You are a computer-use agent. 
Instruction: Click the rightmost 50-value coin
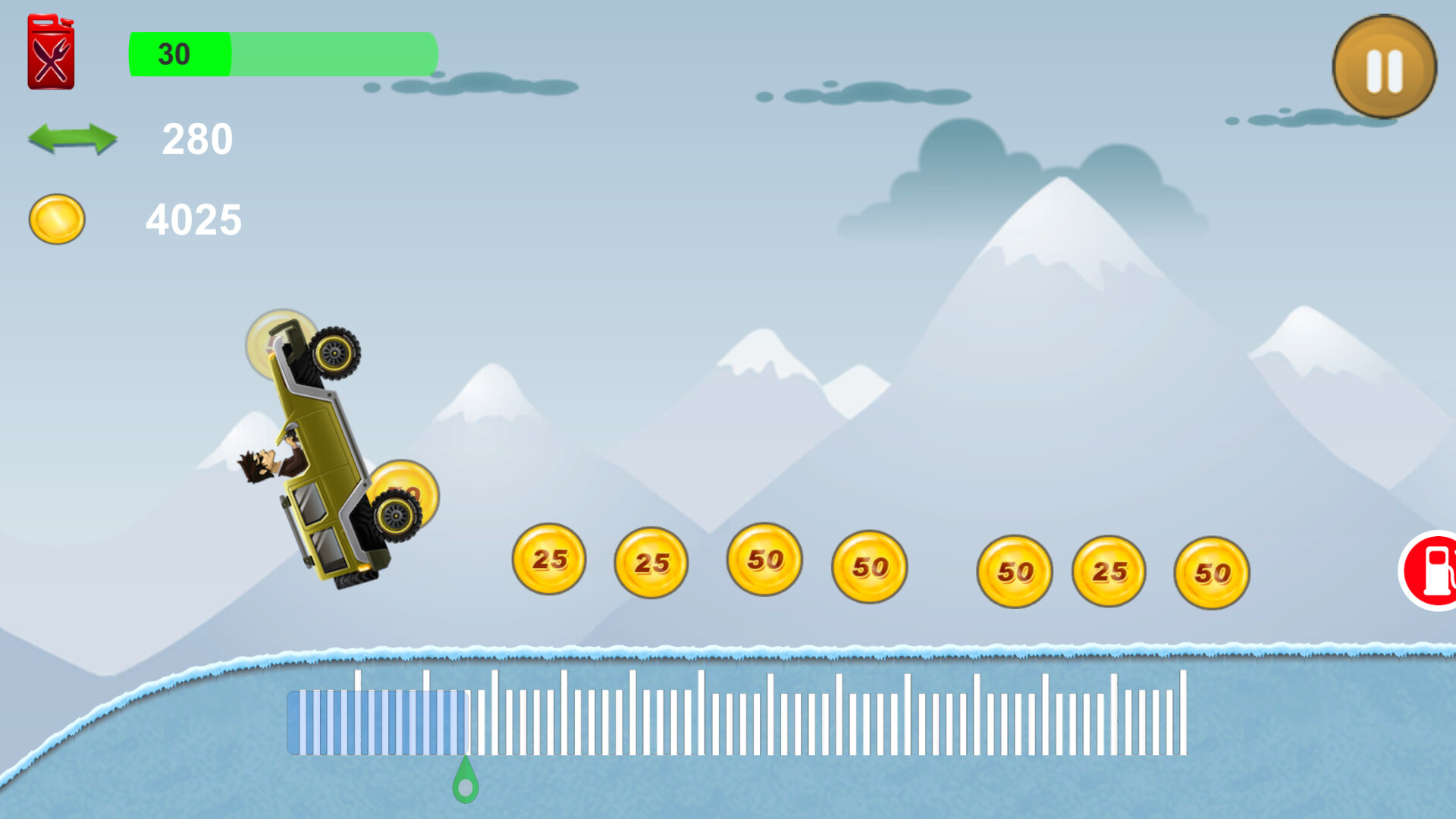click(1212, 573)
